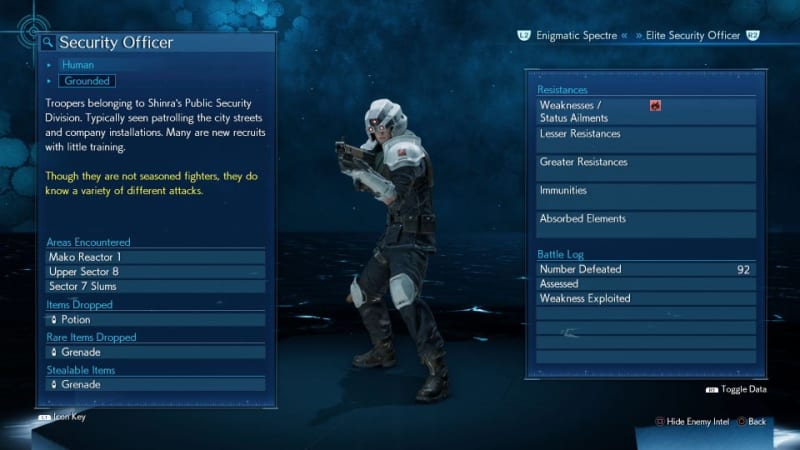Select the Immunities row
Image resolution: width=800 pixels, height=450 pixels.
[x=645, y=194]
